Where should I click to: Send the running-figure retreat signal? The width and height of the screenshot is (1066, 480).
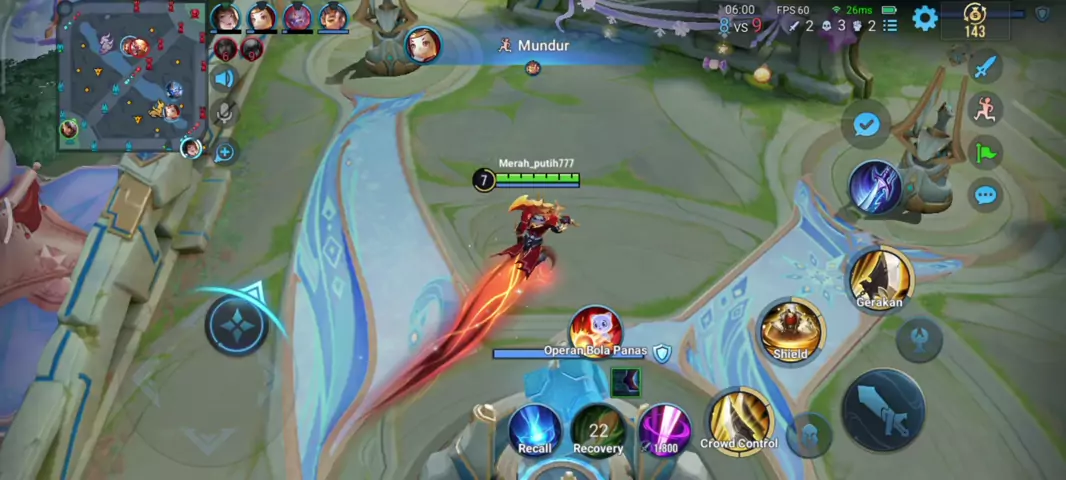[986, 109]
